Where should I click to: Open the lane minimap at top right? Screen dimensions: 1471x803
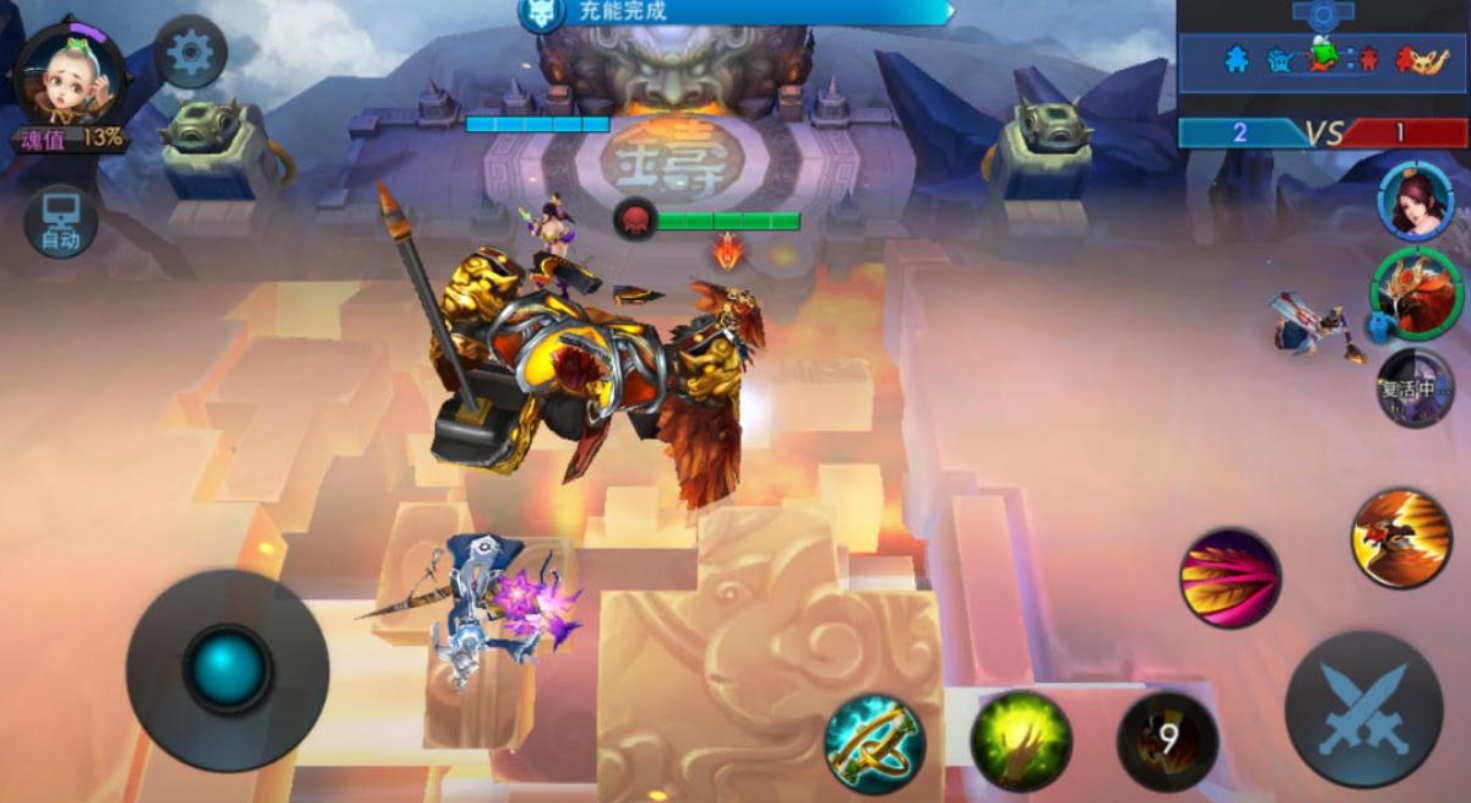coord(1322,57)
